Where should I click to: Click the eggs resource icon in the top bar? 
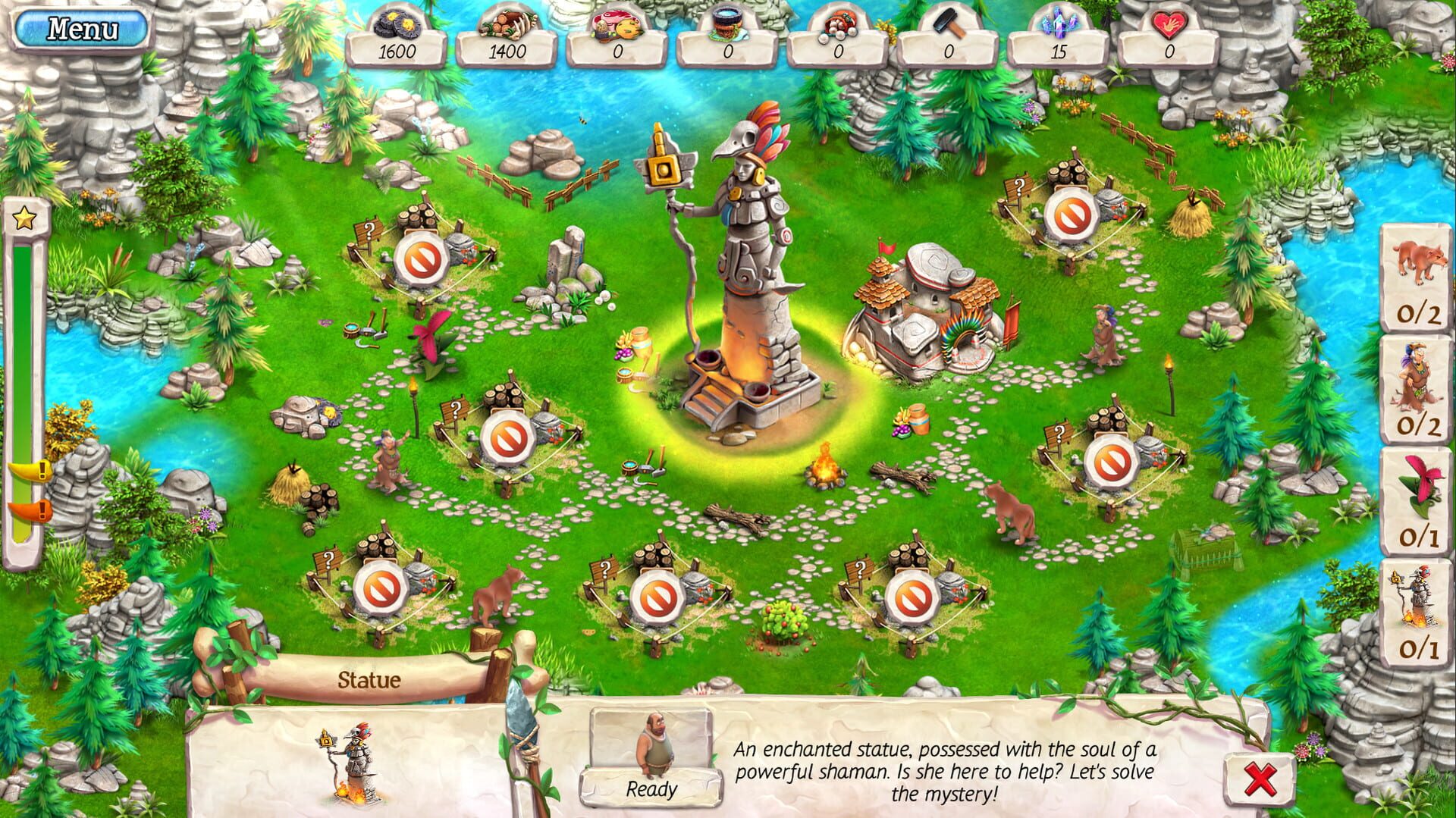838,24
